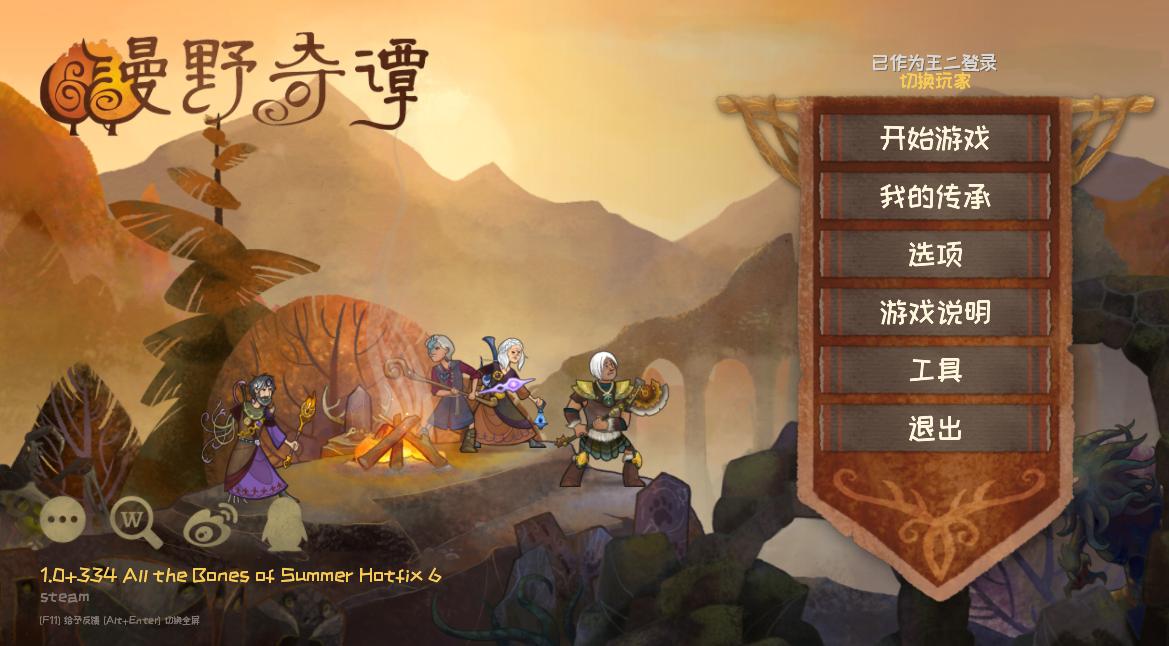Quit the game with 退出
This screenshot has width=1169, height=646.
click(935, 428)
